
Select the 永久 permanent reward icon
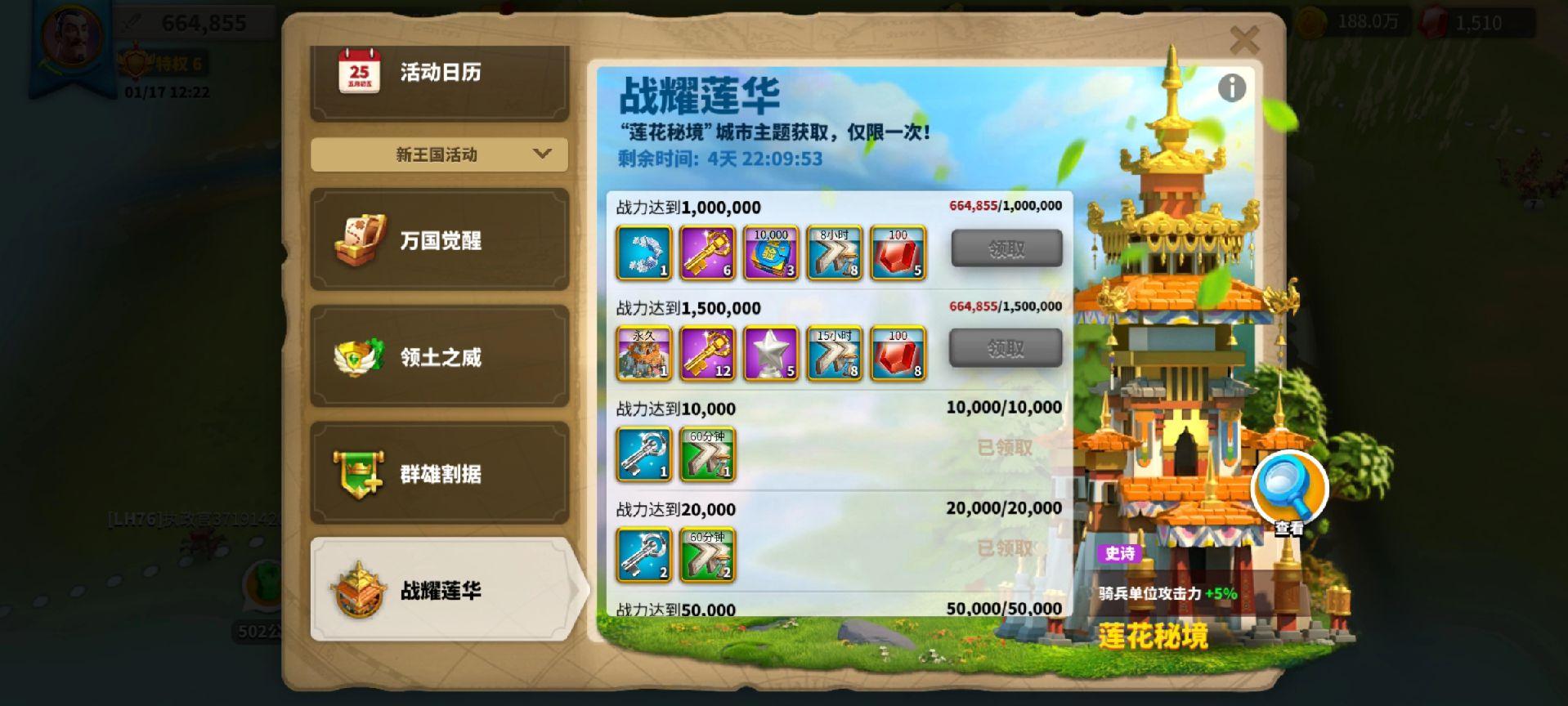pyautogui.click(x=644, y=355)
